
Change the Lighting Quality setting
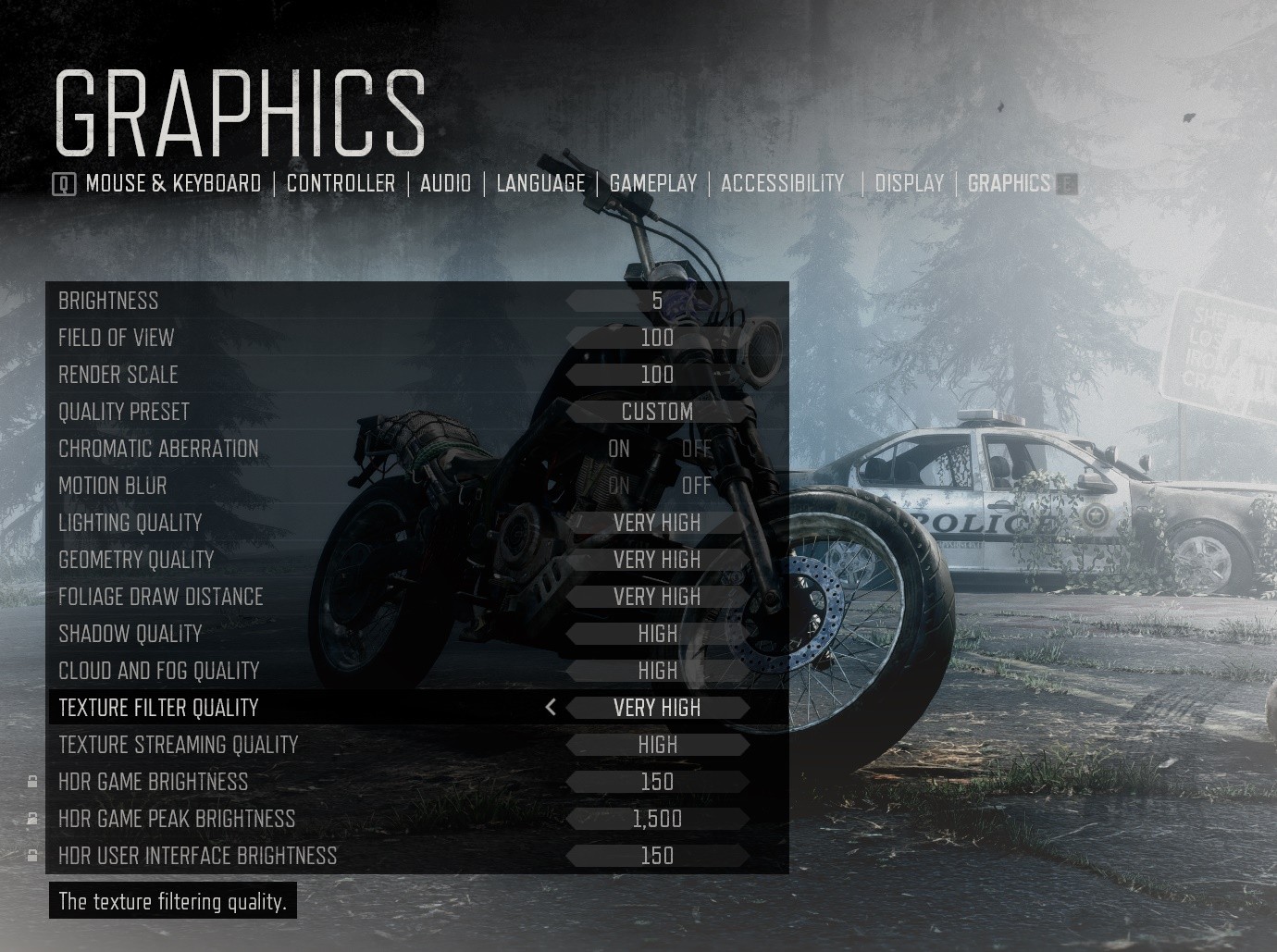tap(656, 523)
